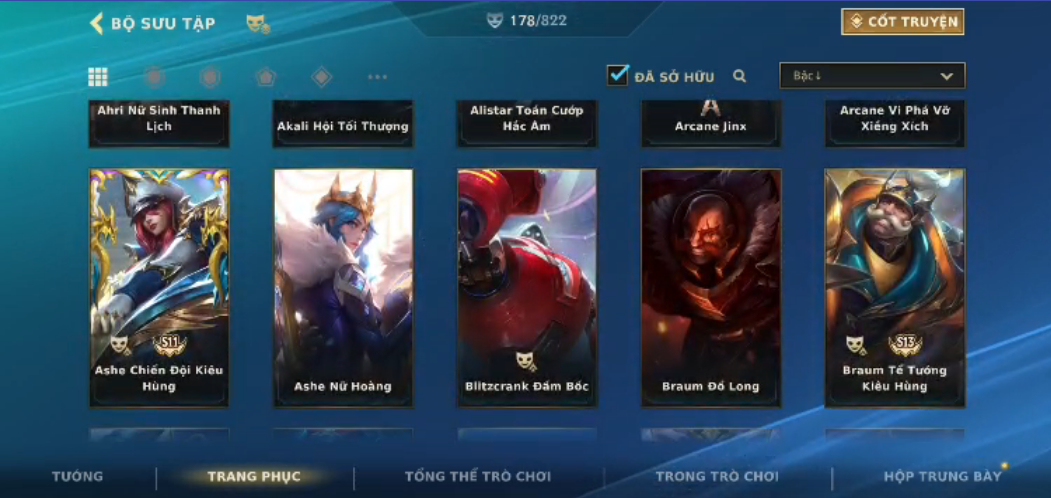The width and height of the screenshot is (1051, 498).
Task: Choose the Ashe Nữ Hoàng skin card
Action: tap(343, 287)
